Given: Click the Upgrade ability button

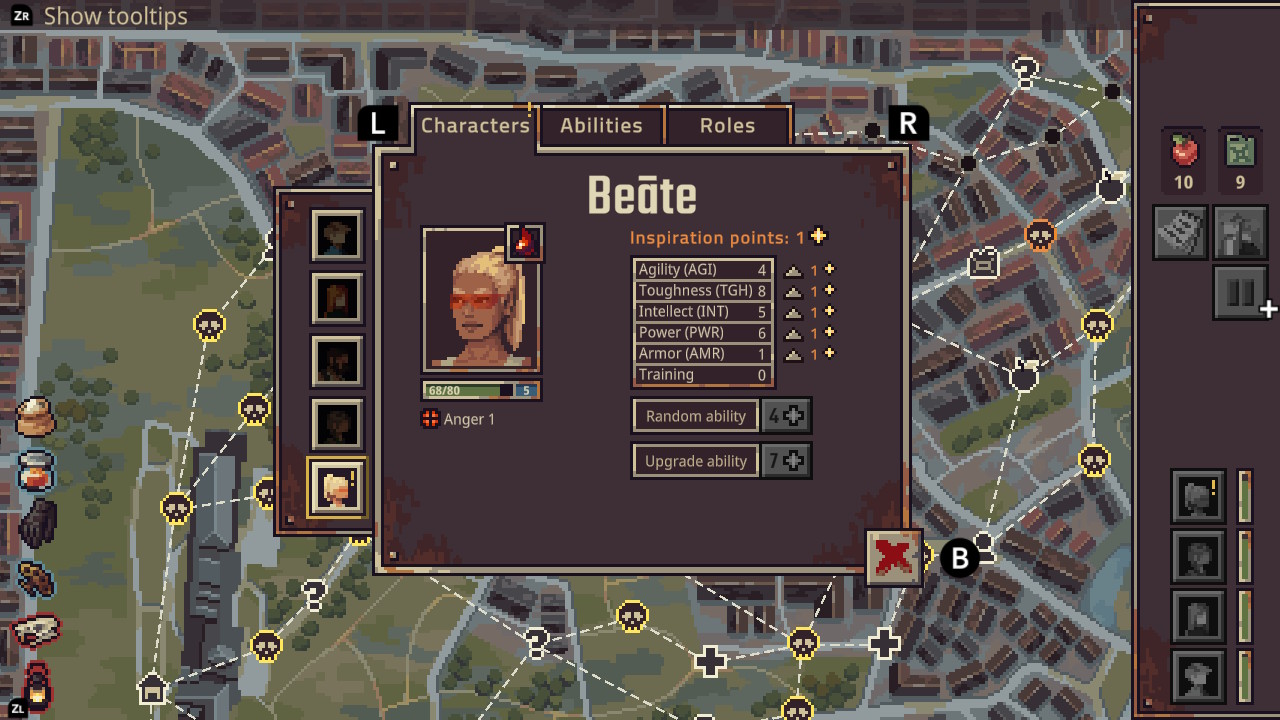Looking at the screenshot, I should 695,460.
